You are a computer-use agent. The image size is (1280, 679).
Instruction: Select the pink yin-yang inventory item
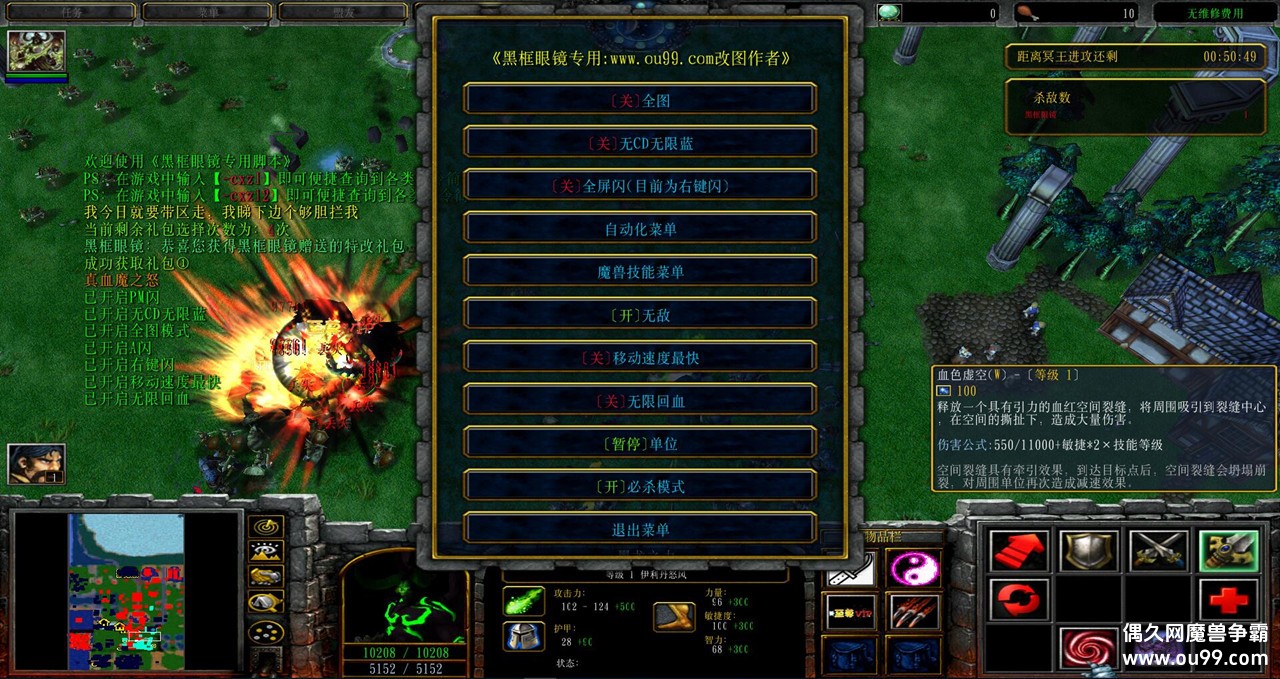(x=914, y=569)
